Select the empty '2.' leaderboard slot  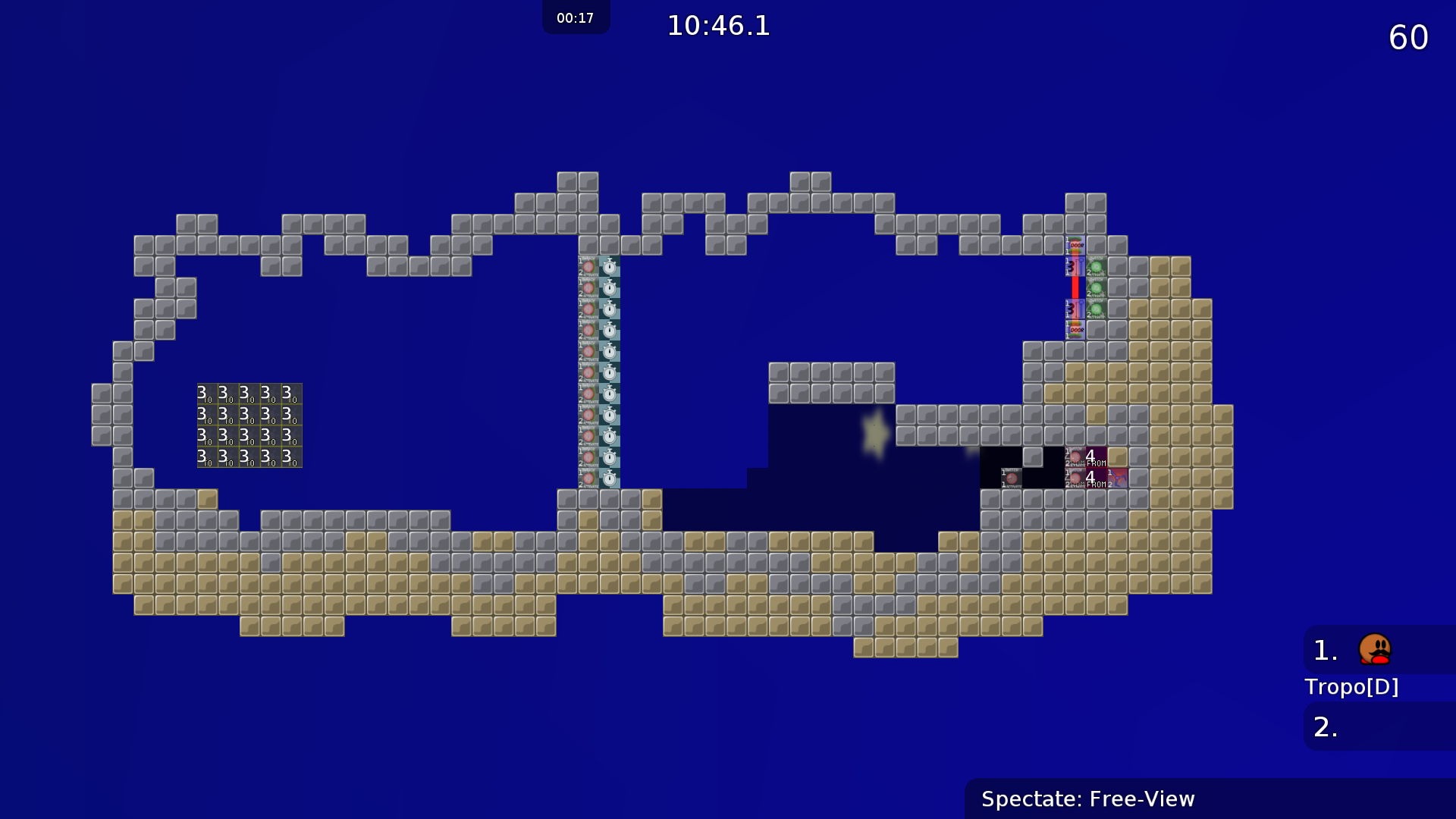click(x=1326, y=726)
